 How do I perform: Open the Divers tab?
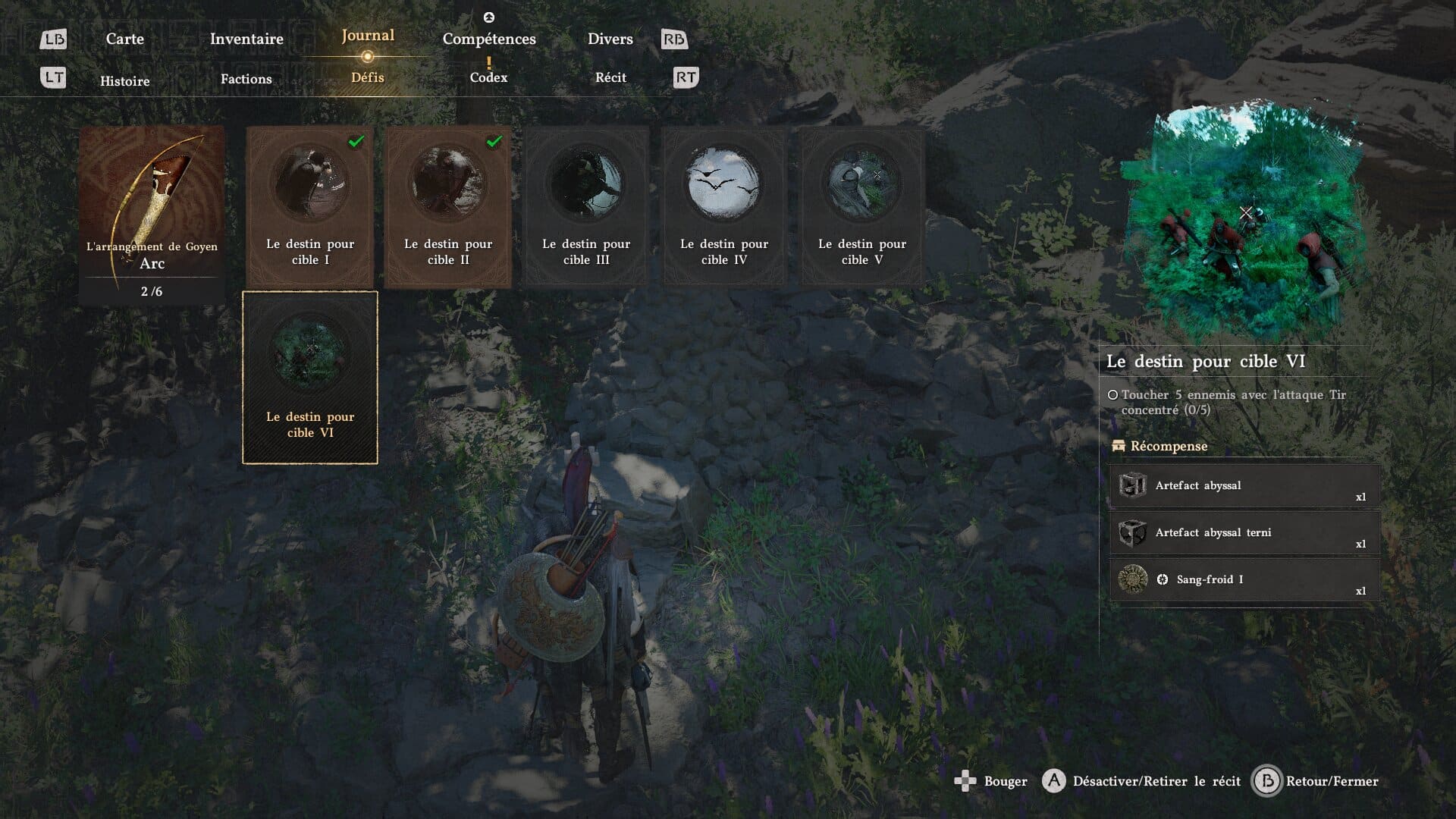pyautogui.click(x=610, y=39)
